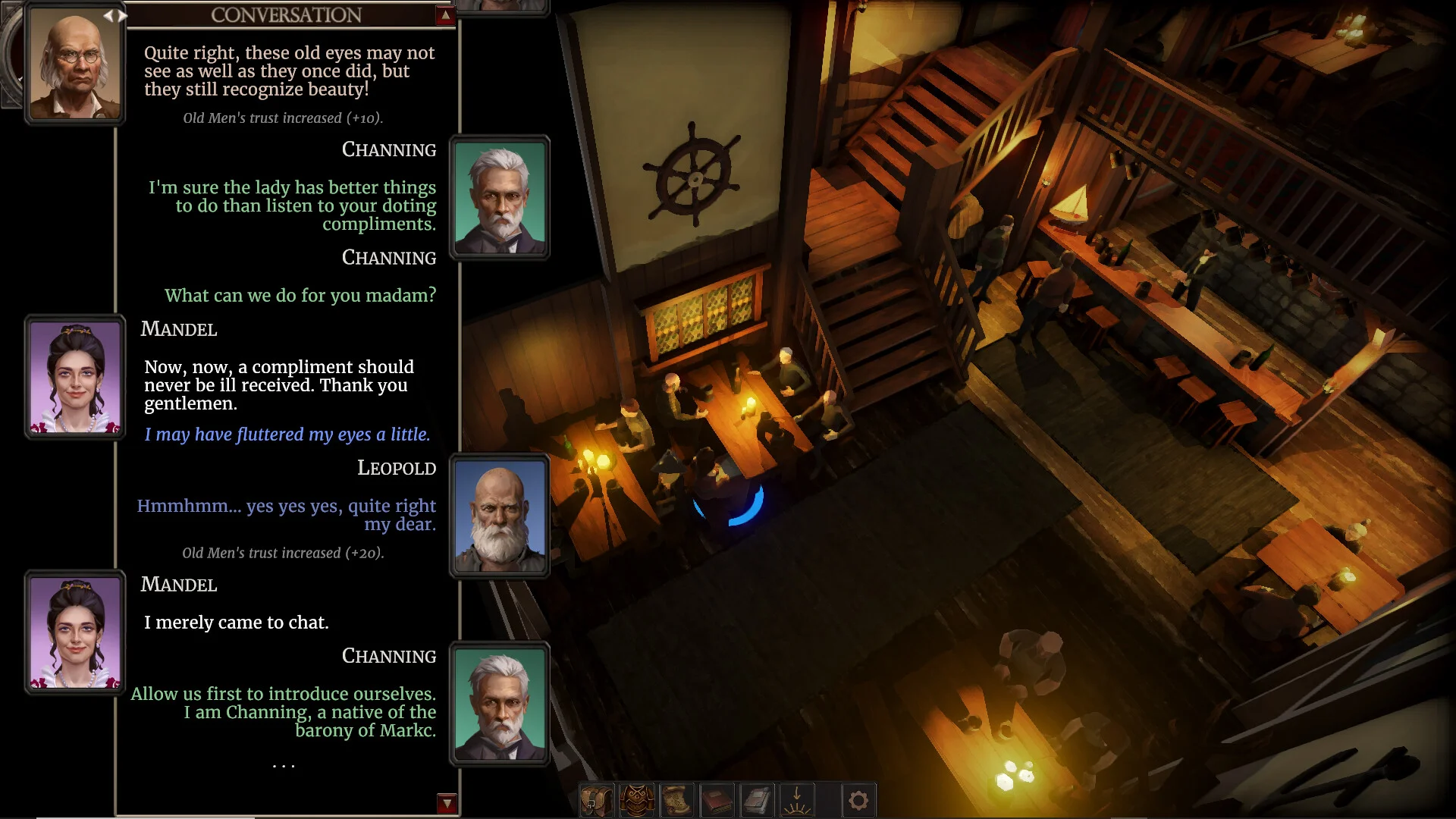1456x819 pixels.
Task: Open the red book on the toolbar
Action: tap(717, 801)
